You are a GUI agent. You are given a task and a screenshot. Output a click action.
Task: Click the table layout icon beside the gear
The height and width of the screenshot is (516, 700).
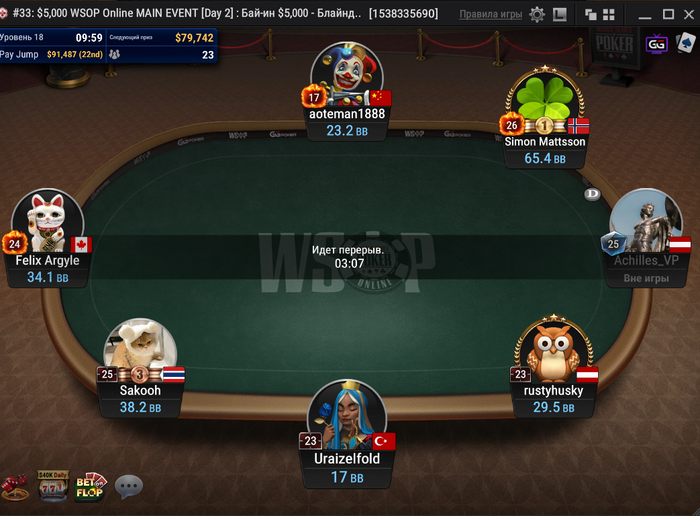tap(559, 15)
